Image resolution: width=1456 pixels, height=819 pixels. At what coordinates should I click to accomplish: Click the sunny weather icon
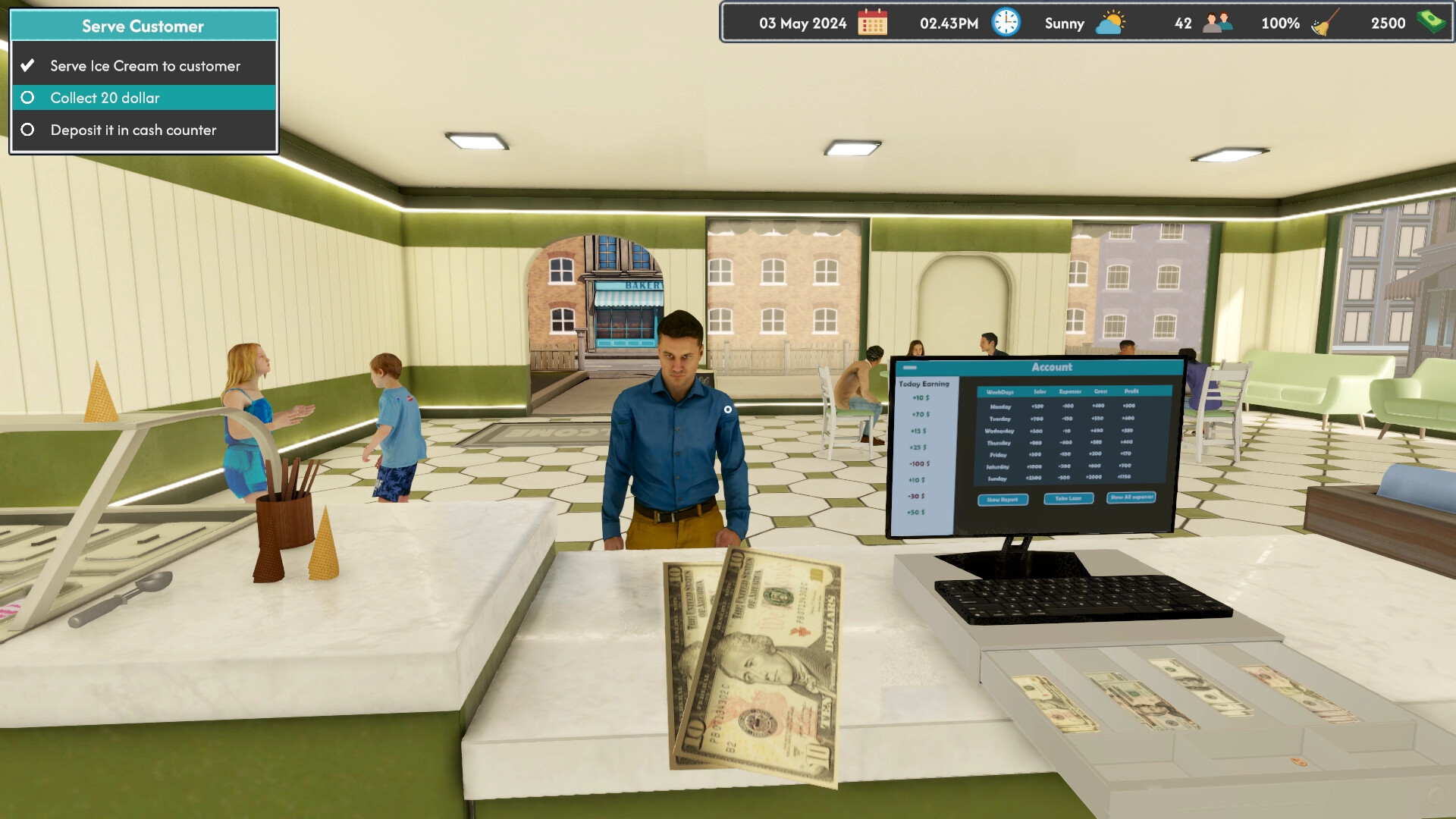[x=1109, y=23]
